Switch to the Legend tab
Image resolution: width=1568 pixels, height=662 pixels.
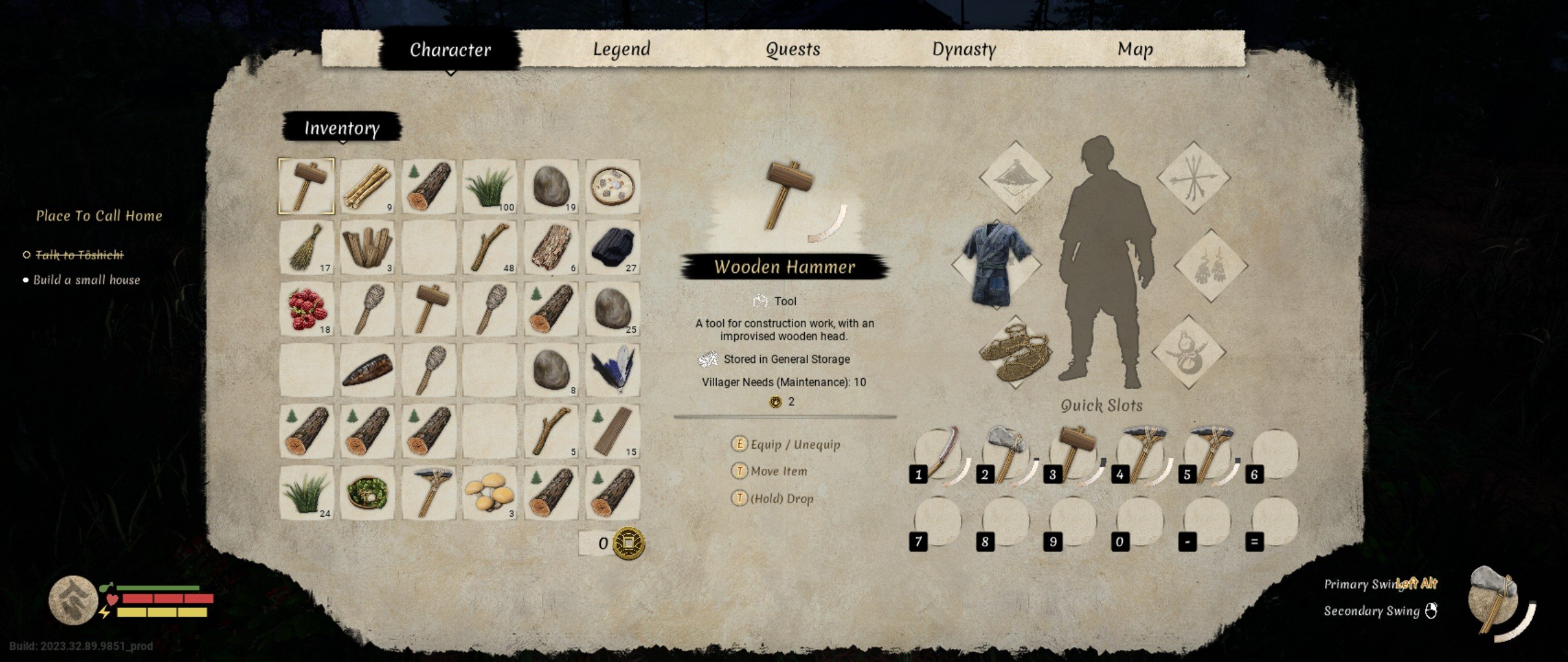[x=621, y=49]
